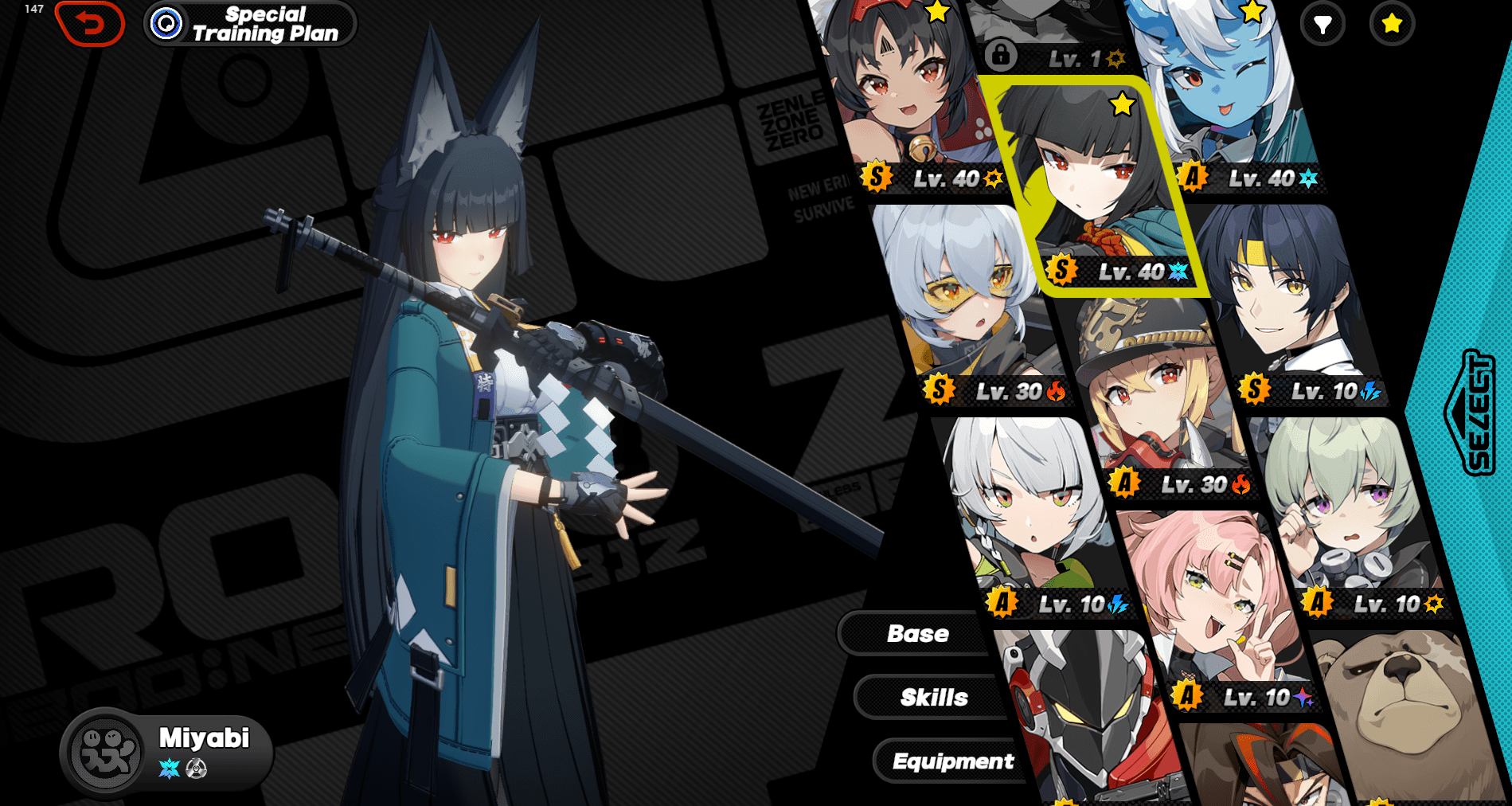Toggle the star favorites filter
This screenshot has height=806, width=1512.
click(1392, 25)
